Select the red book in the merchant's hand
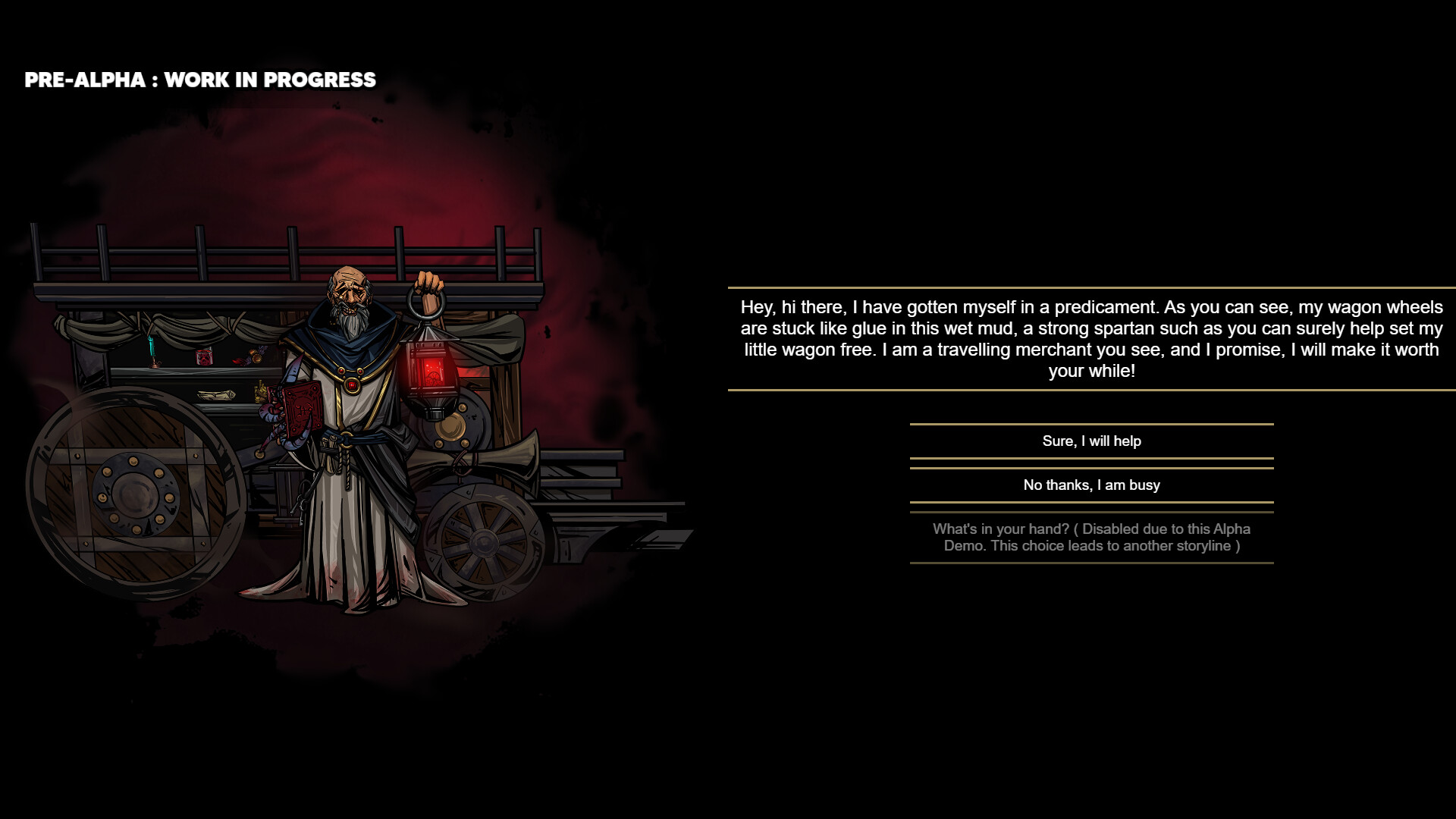 [302, 408]
